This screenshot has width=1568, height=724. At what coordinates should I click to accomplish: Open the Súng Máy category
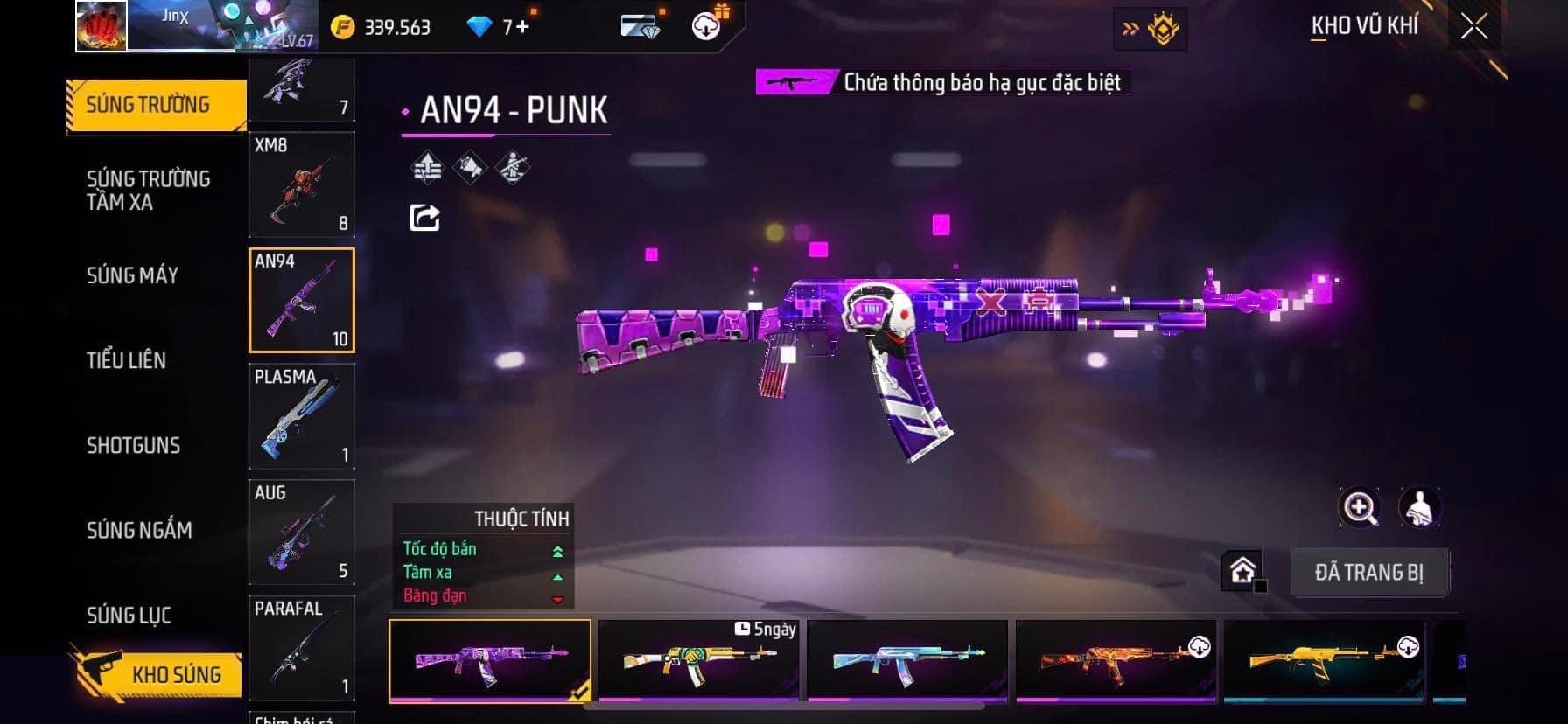(132, 275)
